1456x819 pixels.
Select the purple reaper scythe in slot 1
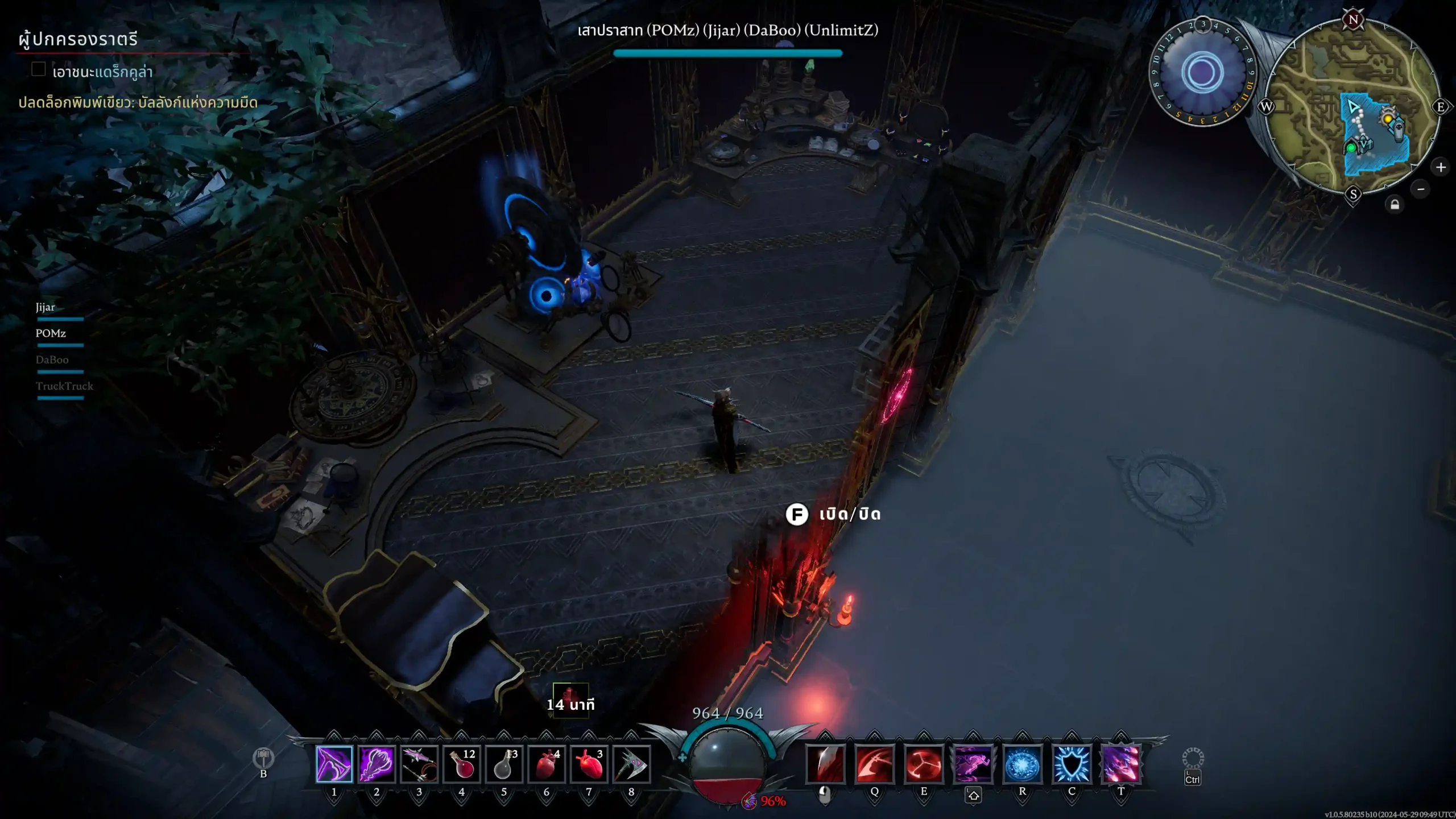(334, 764)
